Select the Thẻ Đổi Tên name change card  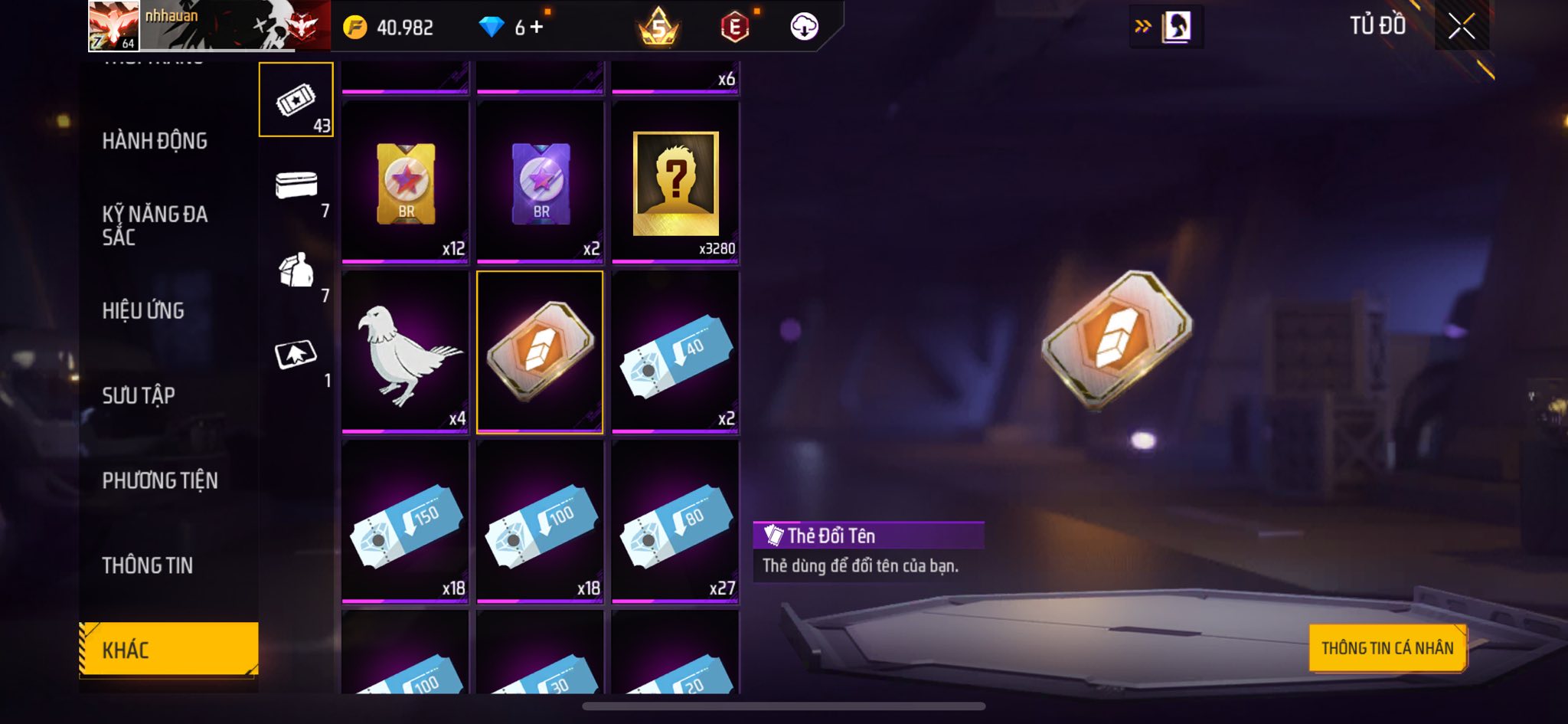coord(540,352)
